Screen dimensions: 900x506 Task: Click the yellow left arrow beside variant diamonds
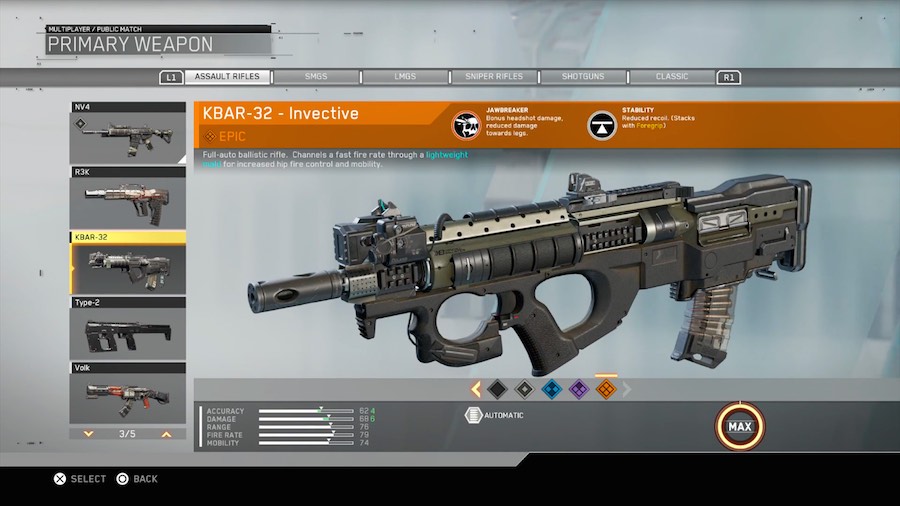(476, 389)
